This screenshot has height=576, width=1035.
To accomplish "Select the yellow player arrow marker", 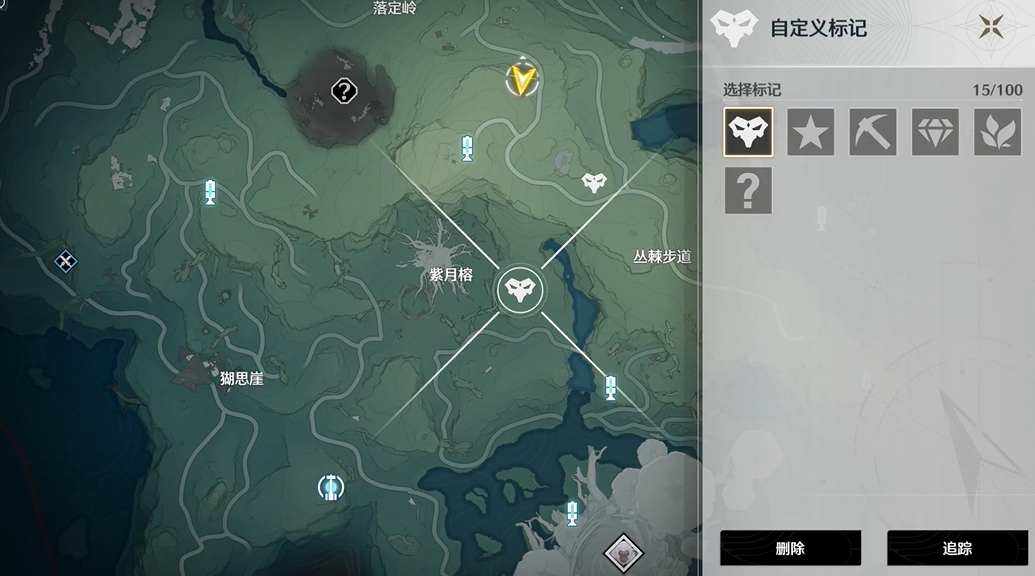I will click(x=521, y=79).
